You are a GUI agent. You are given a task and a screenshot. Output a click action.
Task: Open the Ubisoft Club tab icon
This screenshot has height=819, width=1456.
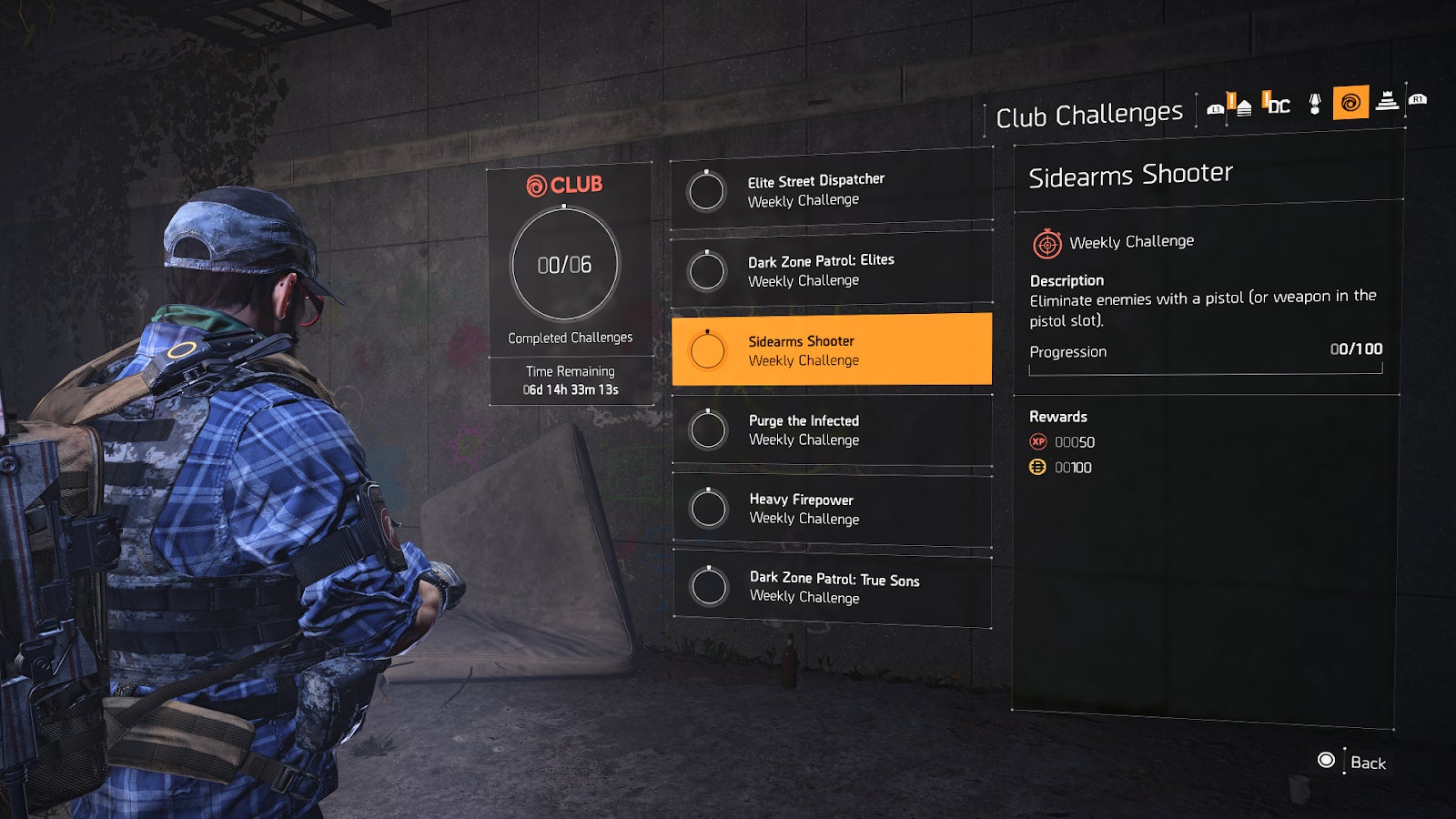click(x=1350, y=105)
